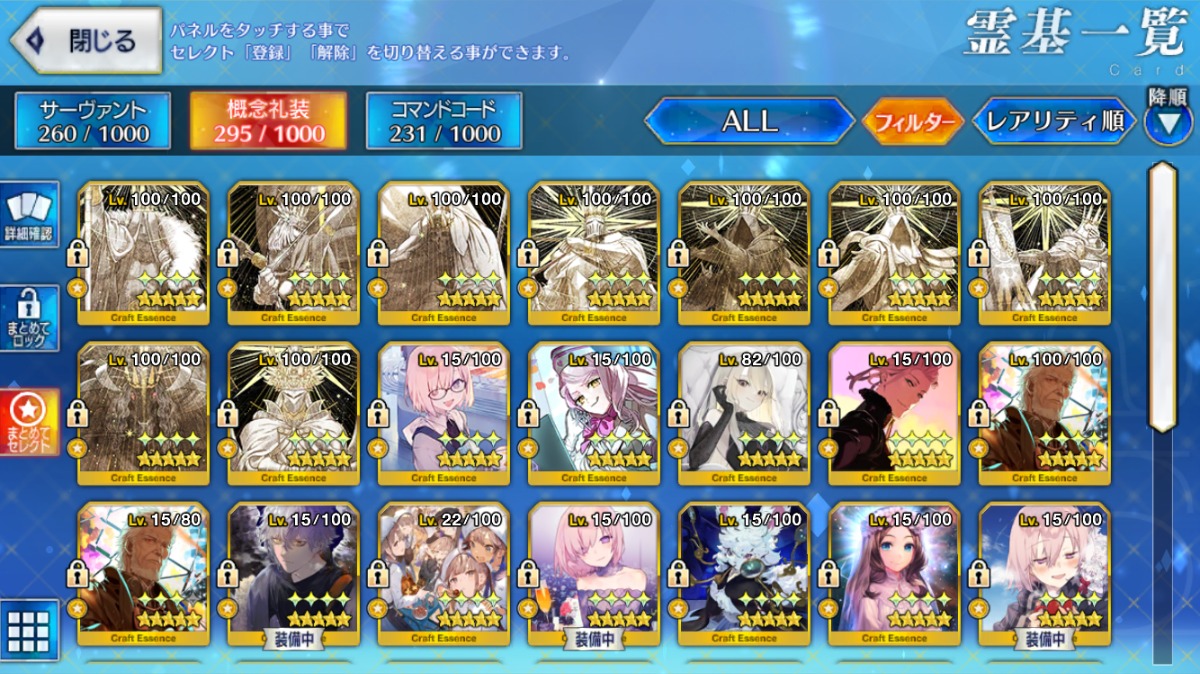
Task: Click the vertical list scrollbar handle
Action: 1162,295
